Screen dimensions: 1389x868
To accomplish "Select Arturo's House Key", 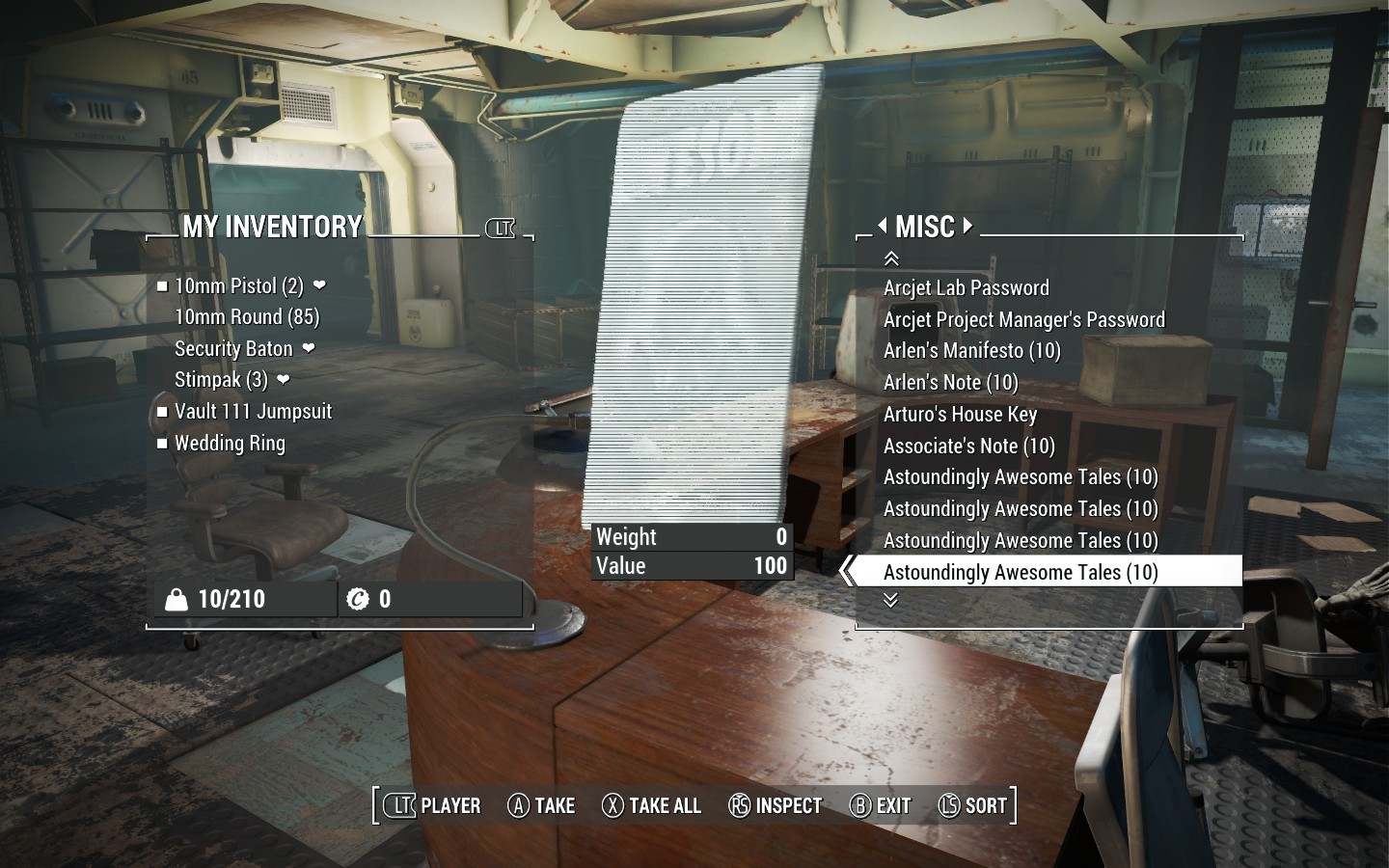I will (960, 415).
